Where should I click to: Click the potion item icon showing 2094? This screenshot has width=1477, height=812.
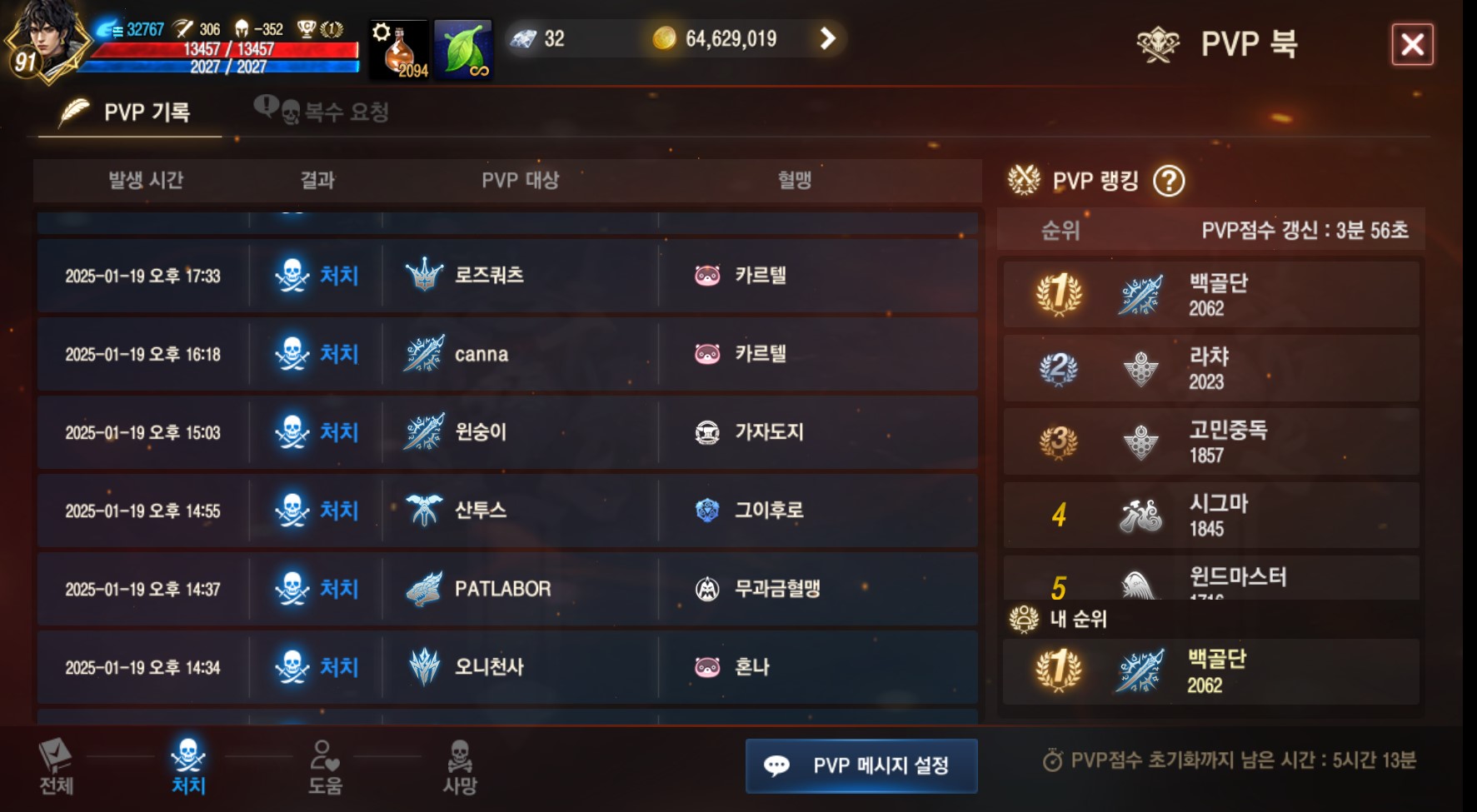(x=397, y=47)
